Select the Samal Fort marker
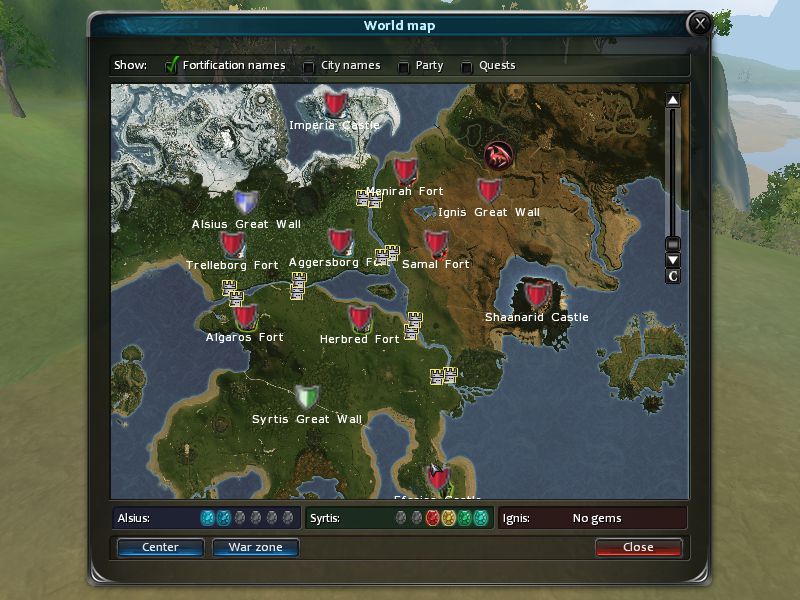The height and width of the screenshot is (600, 800). (x=435, y=243)
